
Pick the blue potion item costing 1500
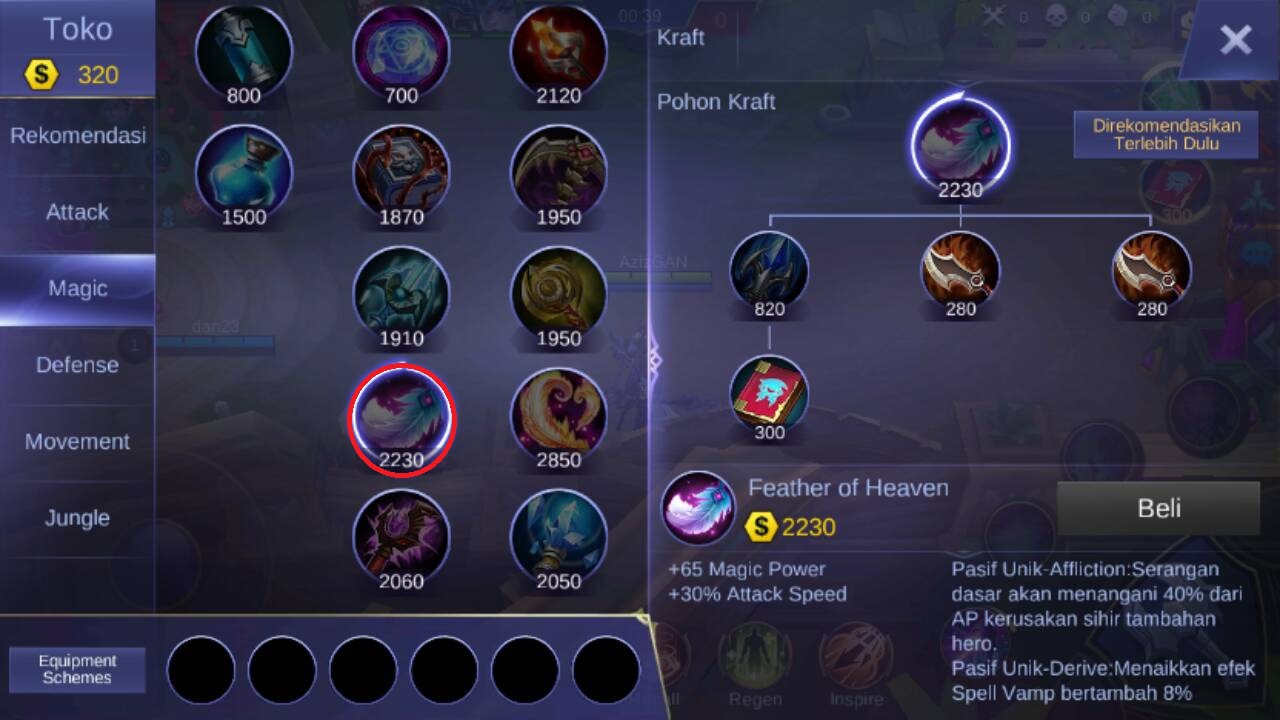[244, 170]
